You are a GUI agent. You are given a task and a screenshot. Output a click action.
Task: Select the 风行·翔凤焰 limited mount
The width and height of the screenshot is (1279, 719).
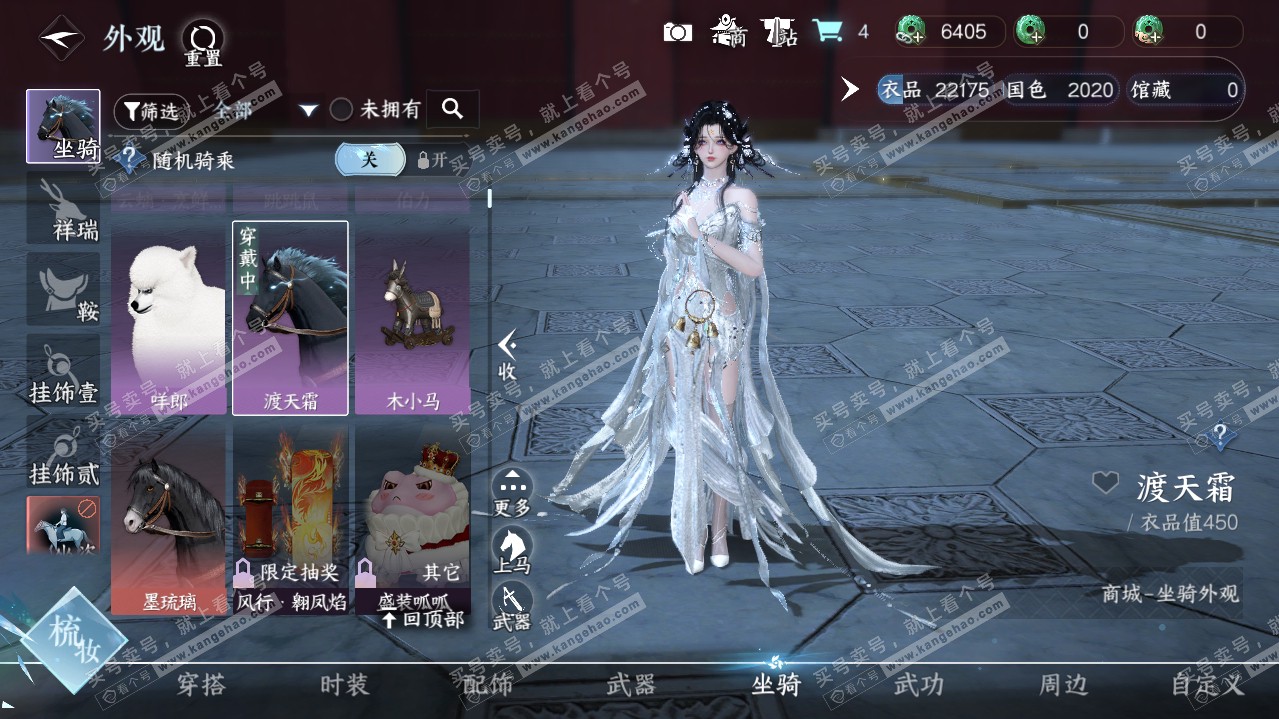(291, 520)
